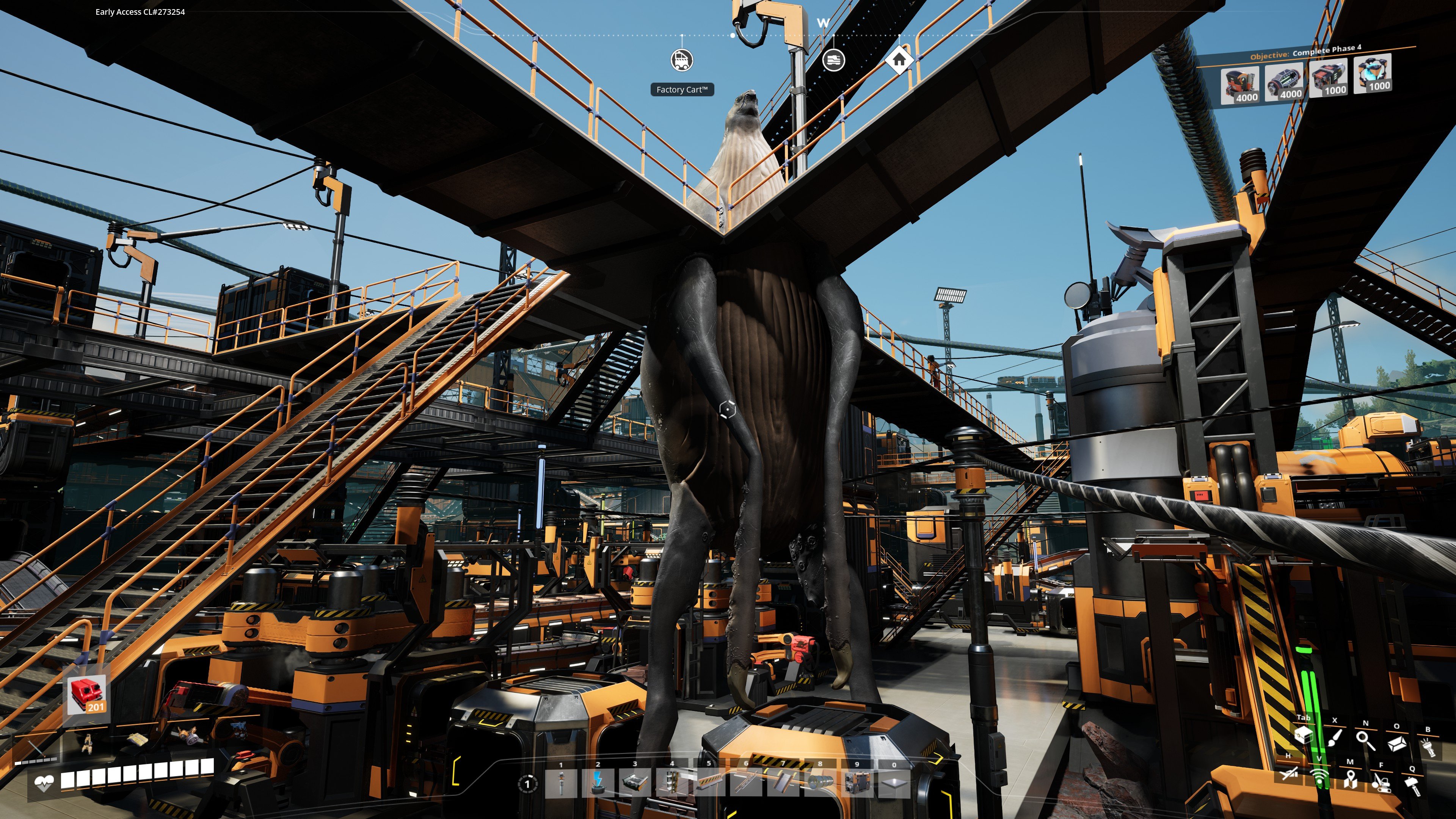Activate the wrecking ball dismantle icon
The width and height of the screenshot is (1456, 819).
tap(1381, 783)
